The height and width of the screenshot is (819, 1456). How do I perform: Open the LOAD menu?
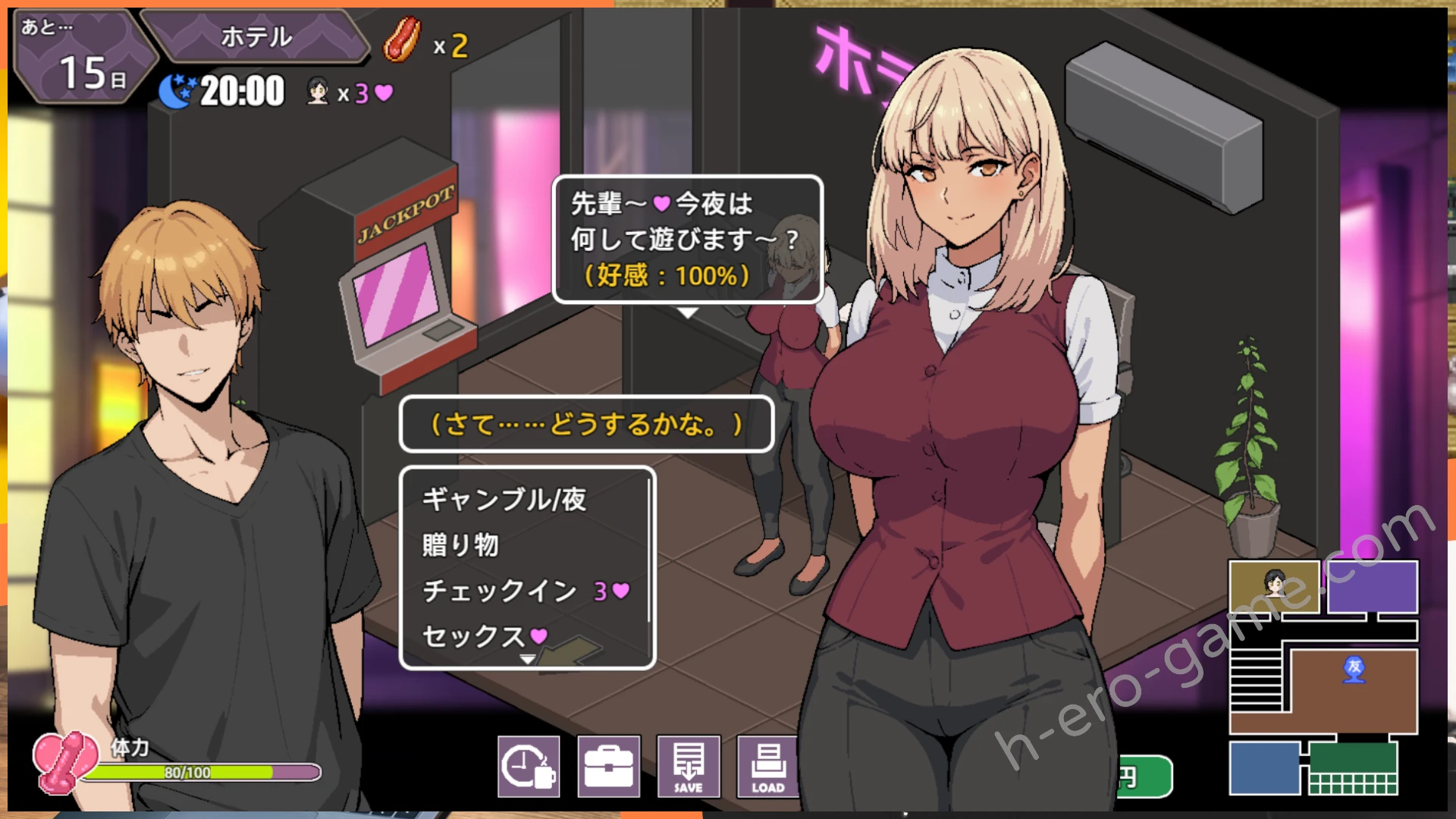[x=767, y=766]
